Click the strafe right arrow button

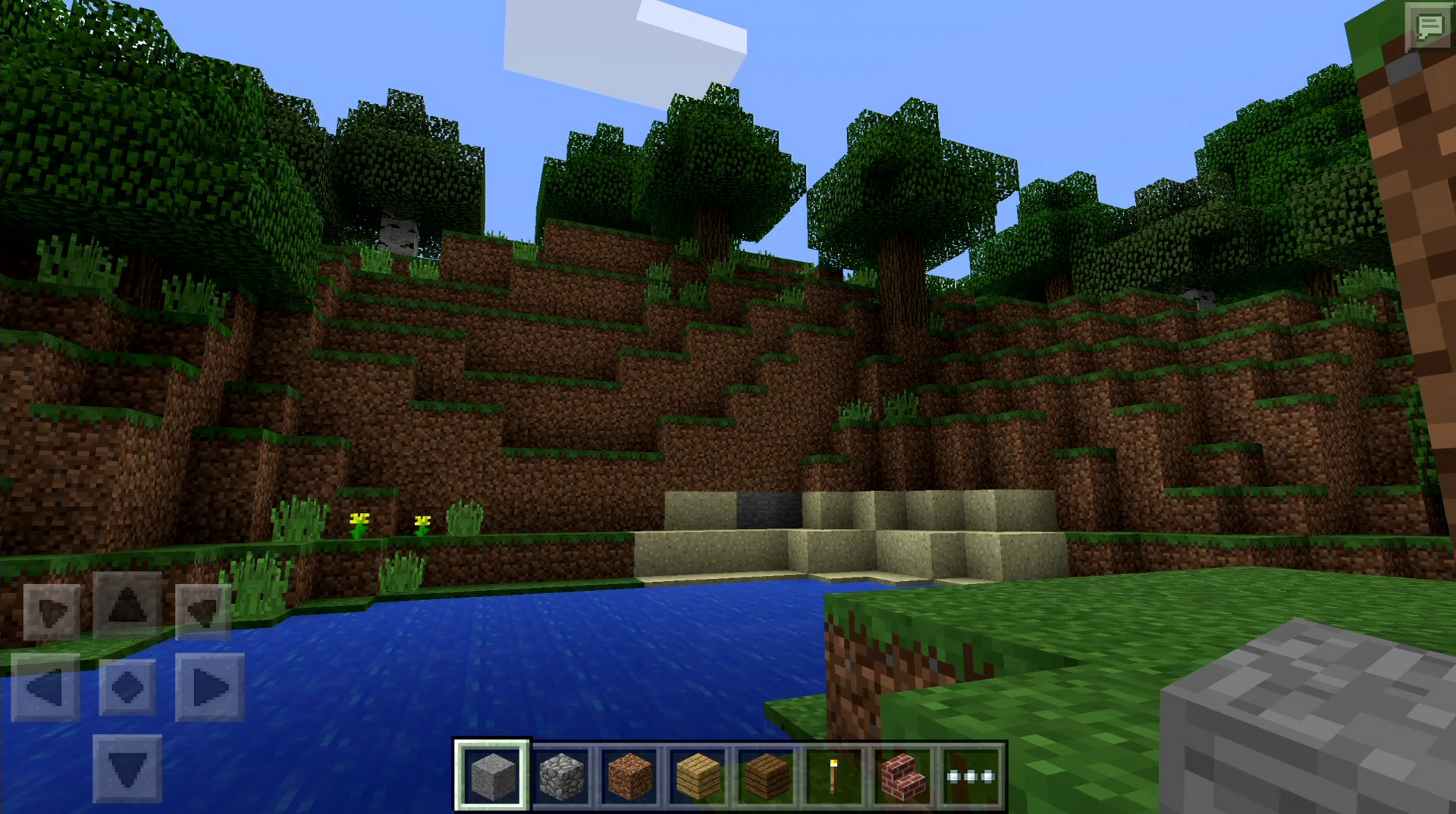tap(209, 687)
